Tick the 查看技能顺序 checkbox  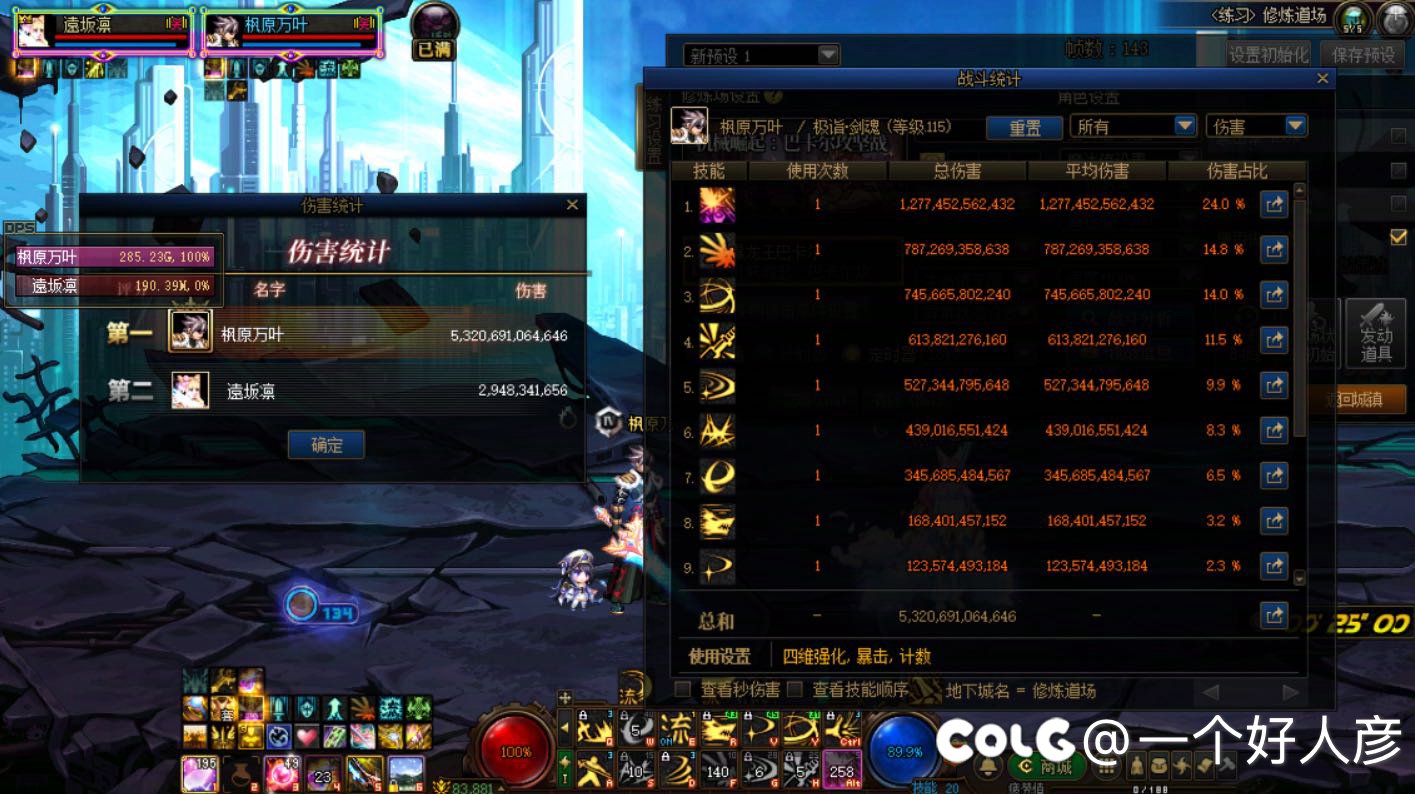795,689
